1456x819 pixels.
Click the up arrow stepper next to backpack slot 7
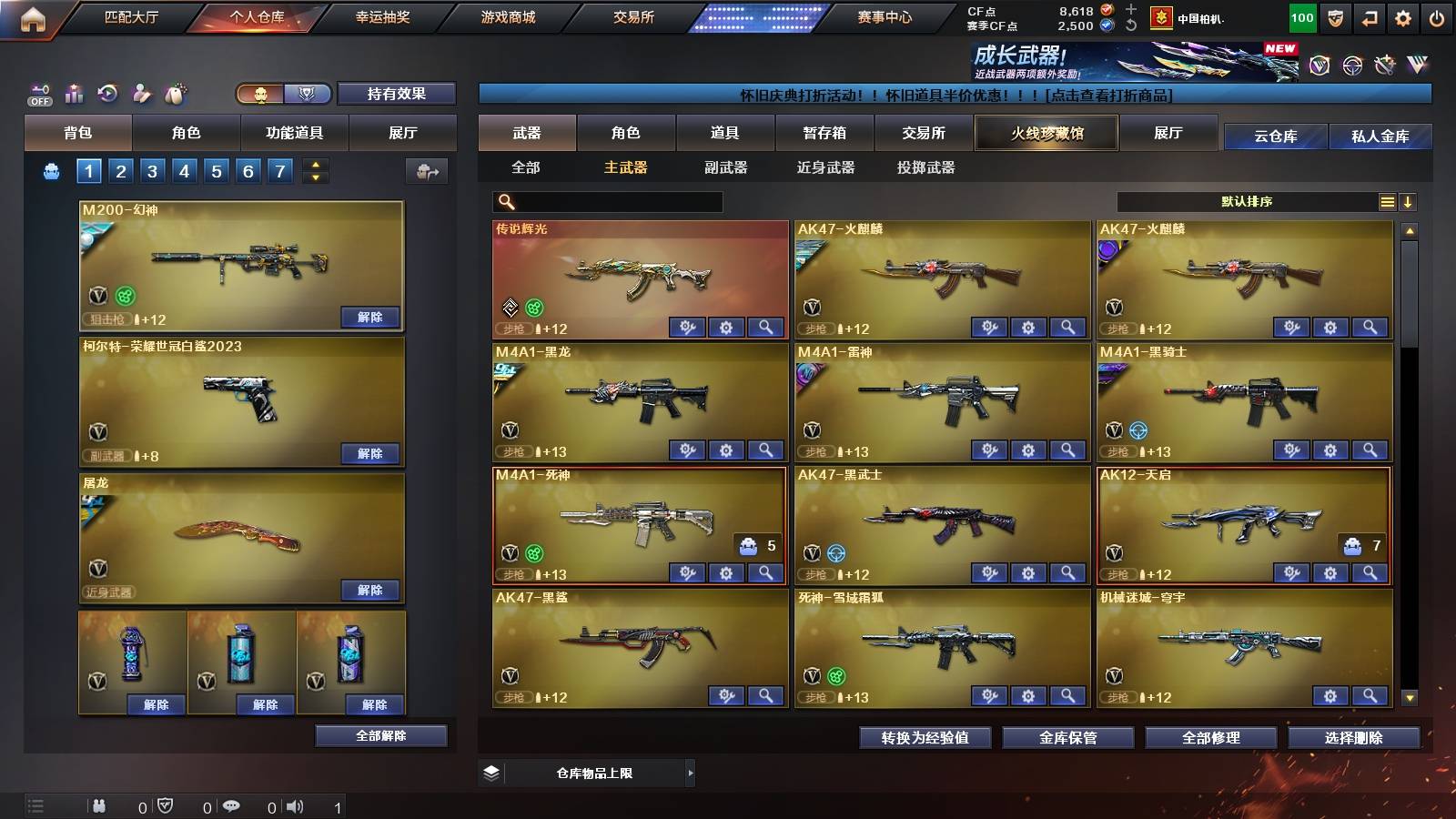click(313, 165)
